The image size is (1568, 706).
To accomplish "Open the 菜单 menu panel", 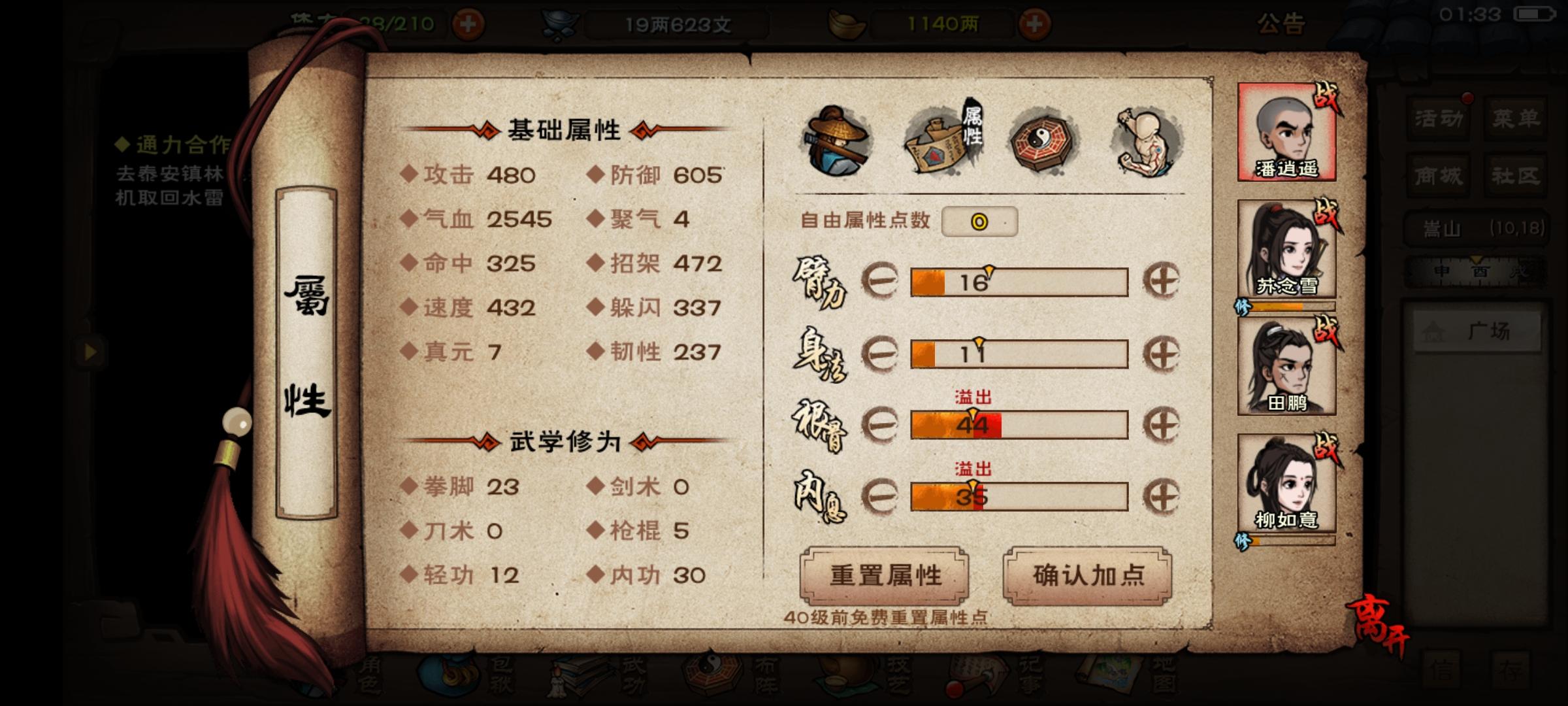I will point(1516,118).
